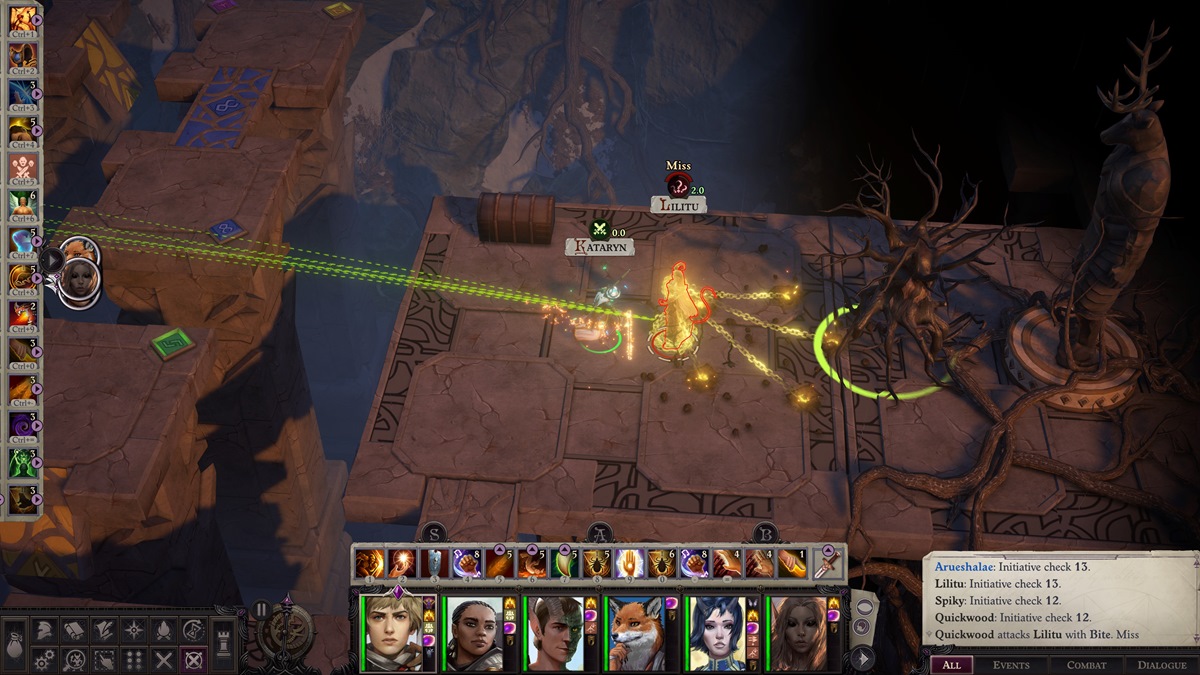Select the blonde main character portrait
1200x675 pixels.
click(391, 633)
